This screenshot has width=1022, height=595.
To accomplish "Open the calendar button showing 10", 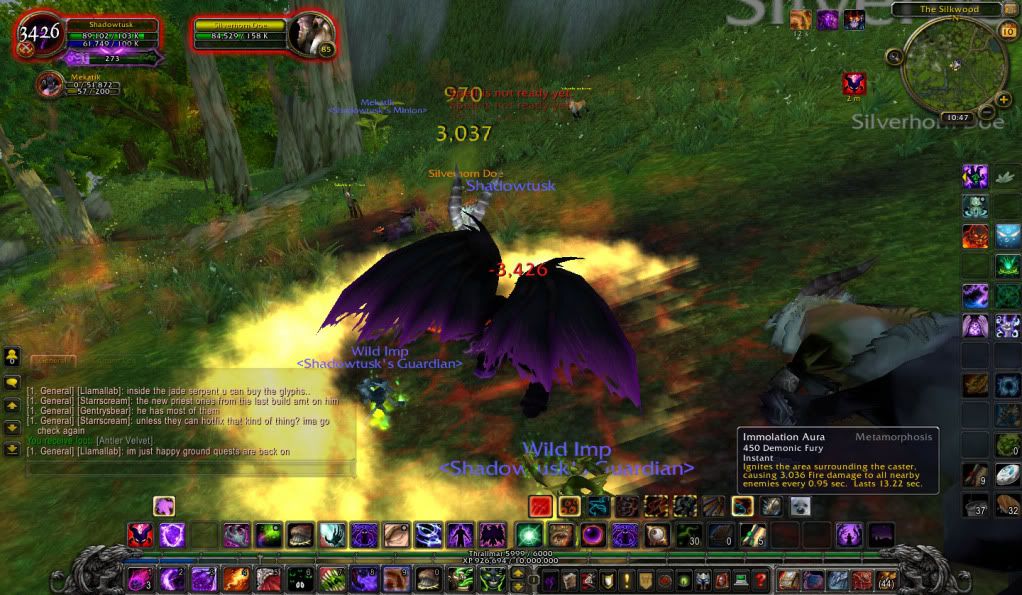I will [x=1007, y=32].
